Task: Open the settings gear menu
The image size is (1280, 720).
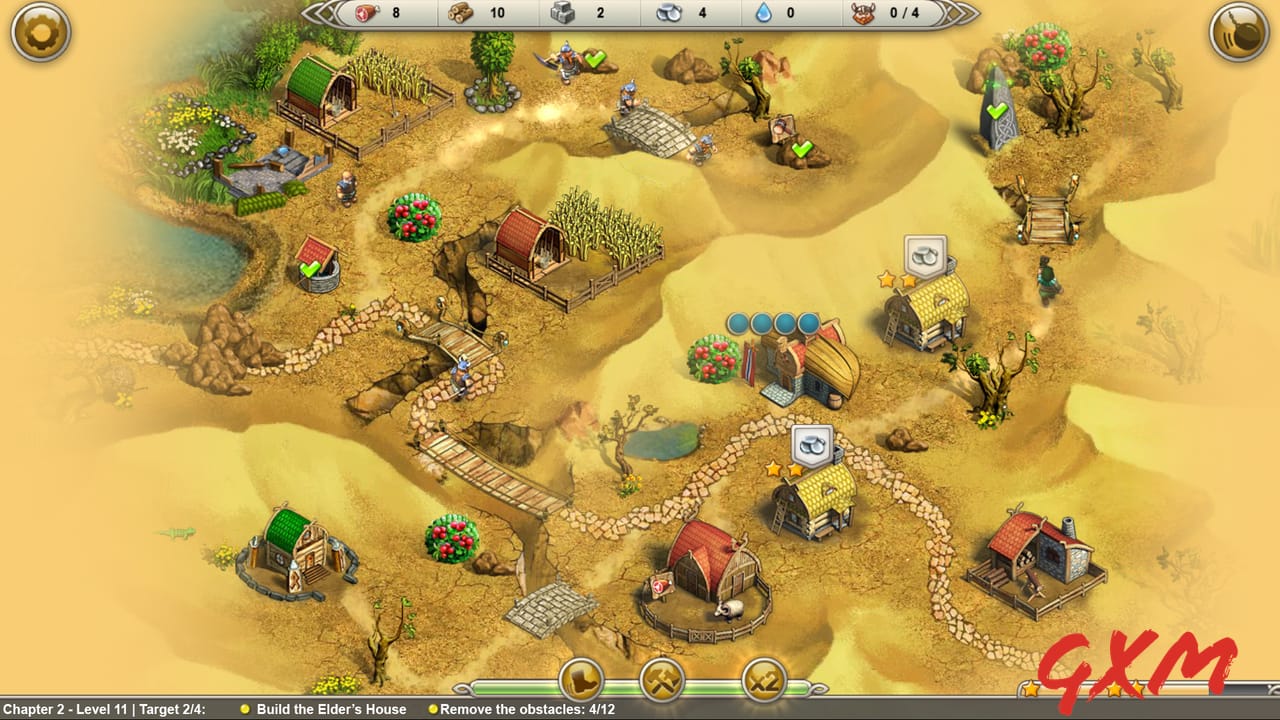Action: pos(40,32)
